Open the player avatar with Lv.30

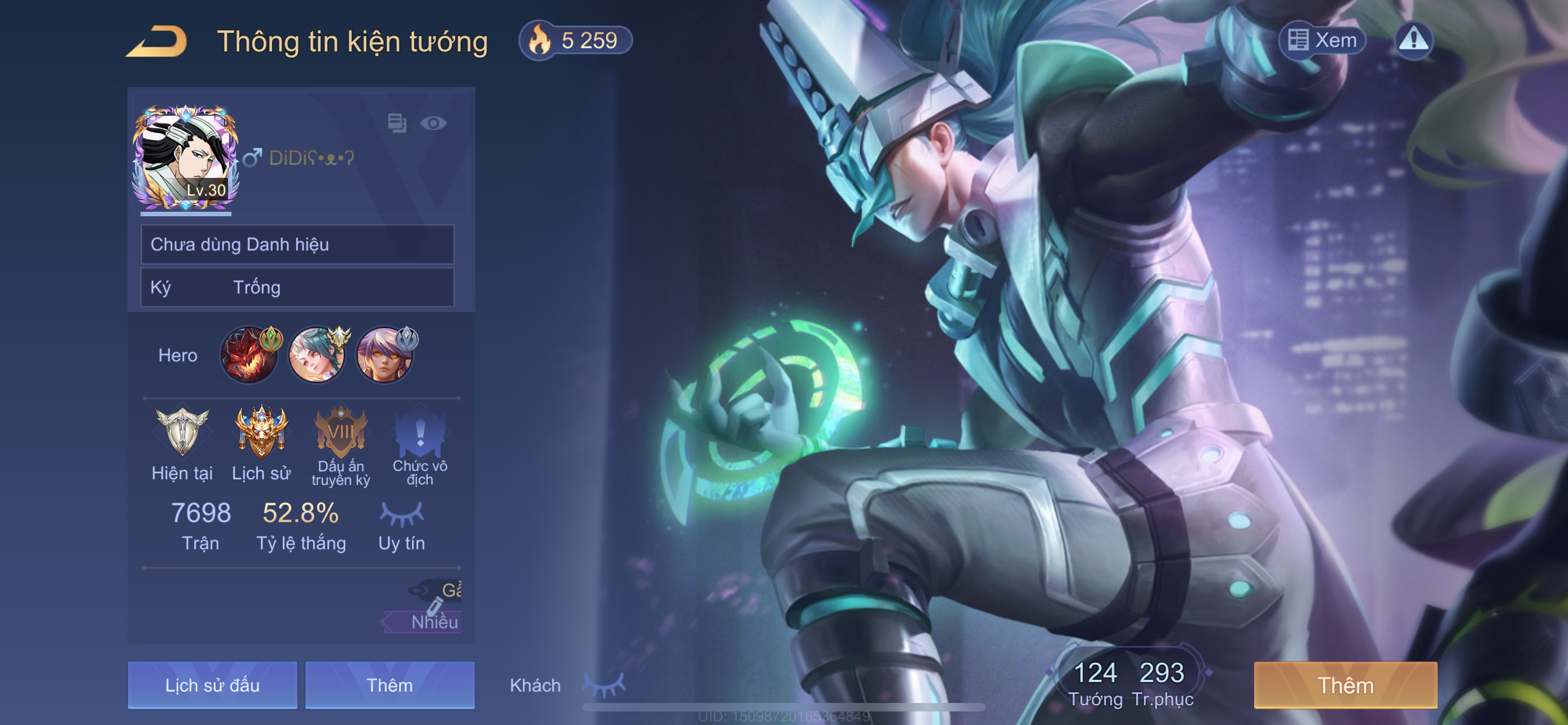[186, 157]
